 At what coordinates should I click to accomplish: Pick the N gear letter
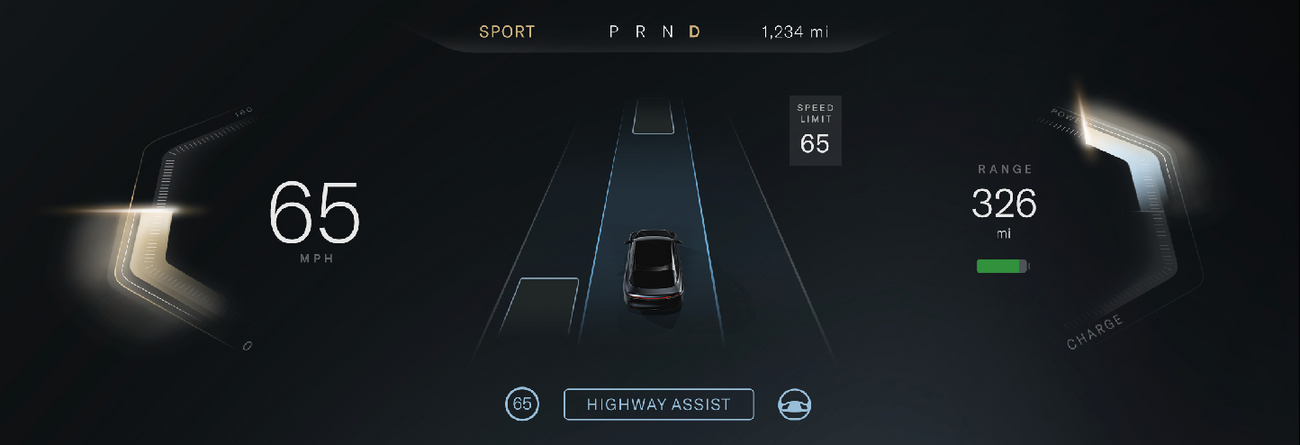(x=667, y=32)
